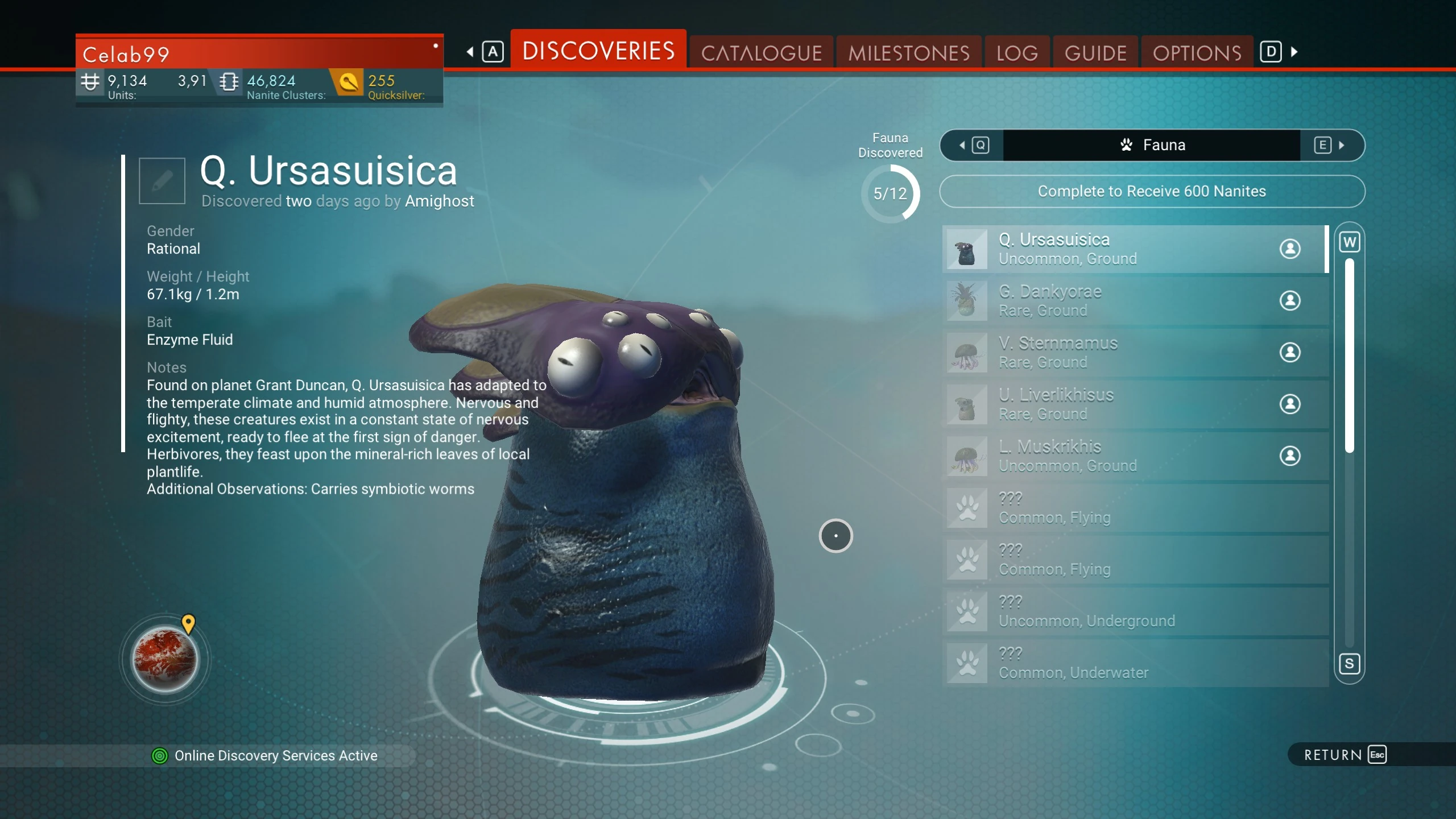1456x819 pixels.
Task: Open the Options tab
Action: 1197,53
